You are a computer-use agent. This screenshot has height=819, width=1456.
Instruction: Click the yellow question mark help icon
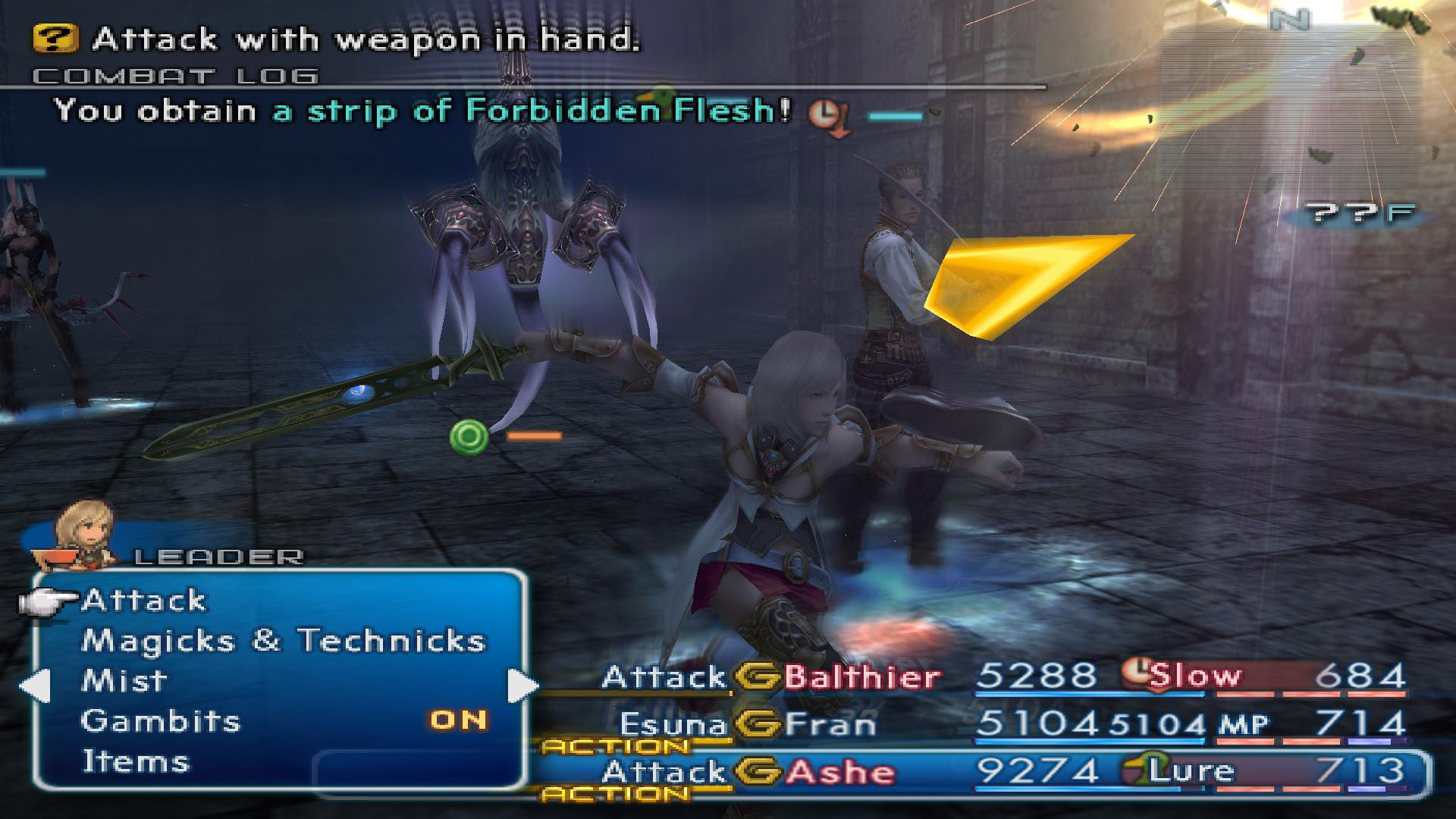tap(55, 39)
